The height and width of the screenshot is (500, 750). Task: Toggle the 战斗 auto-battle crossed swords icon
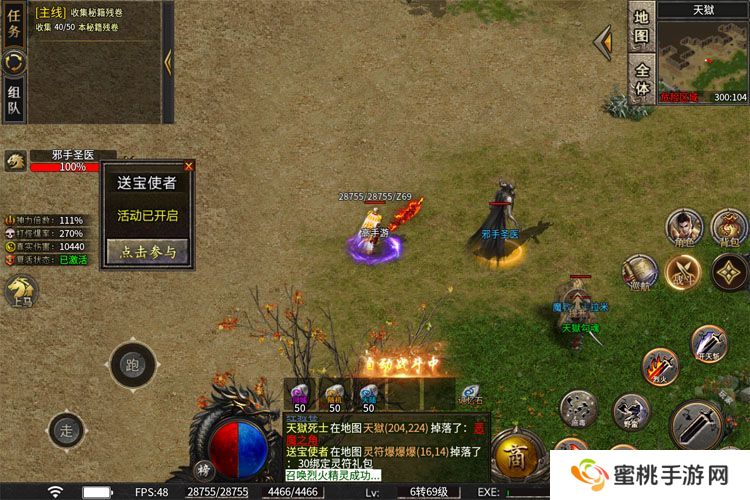[683, 272]
